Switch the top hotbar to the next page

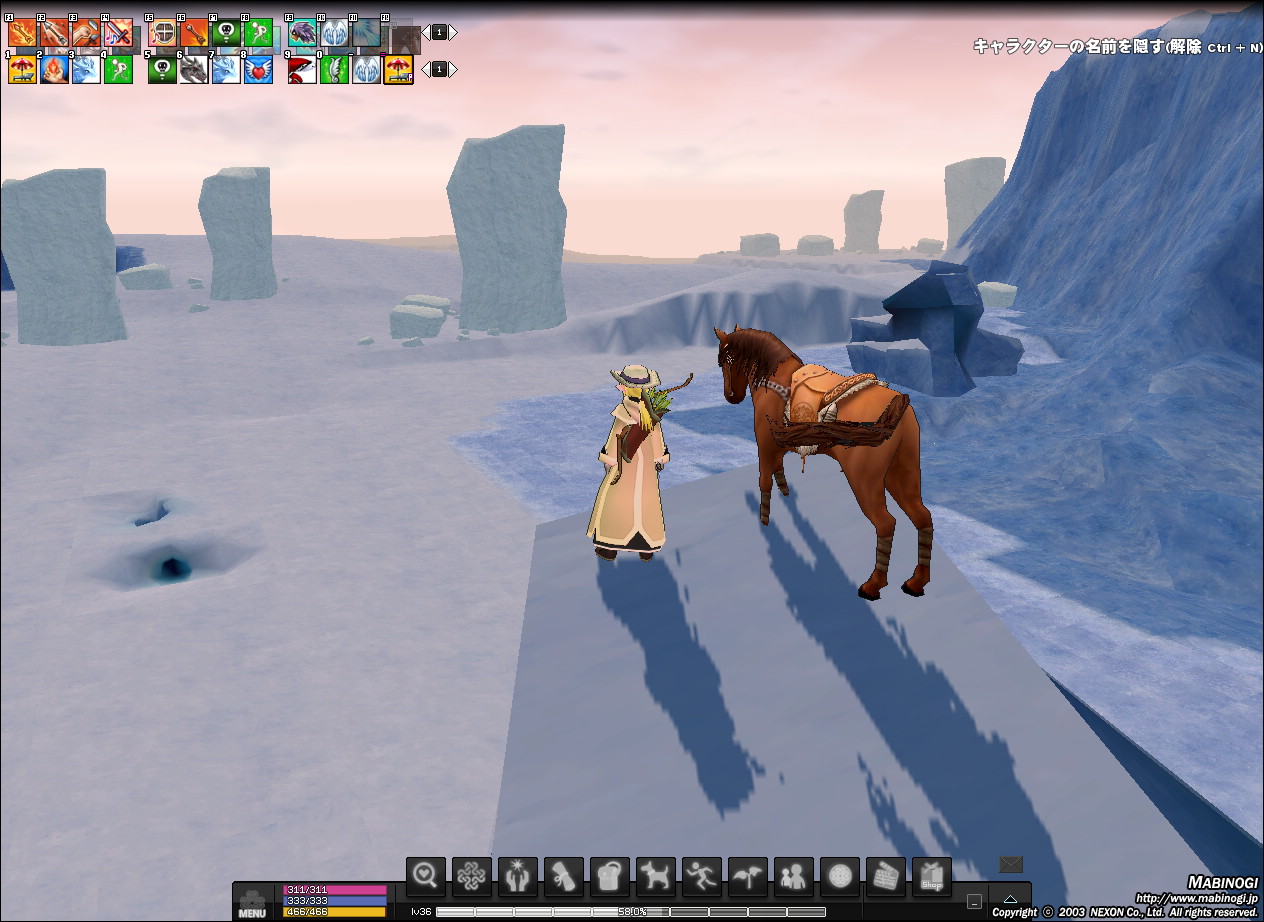(x=453, y=32)
